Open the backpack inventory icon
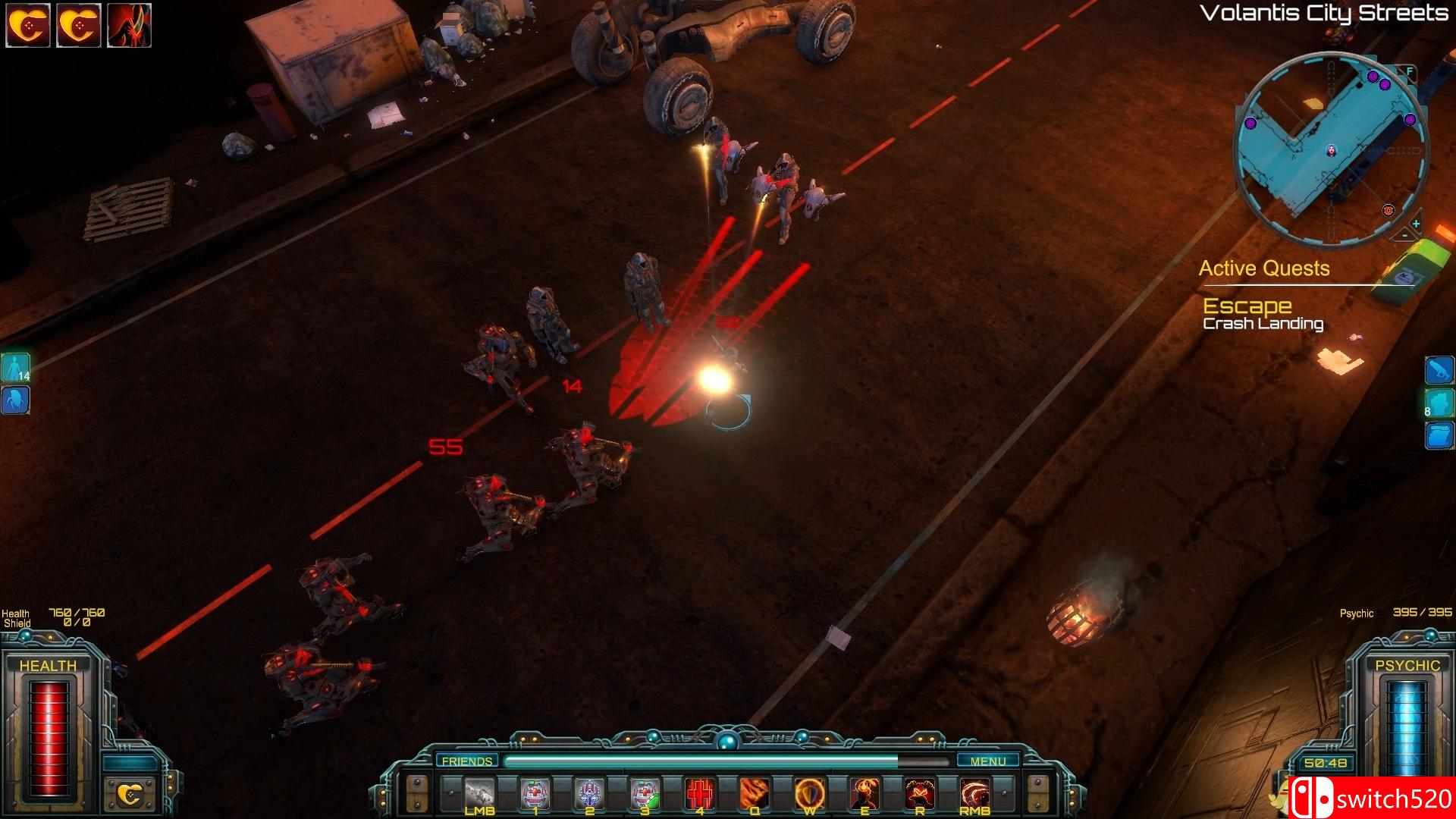 1439,435
